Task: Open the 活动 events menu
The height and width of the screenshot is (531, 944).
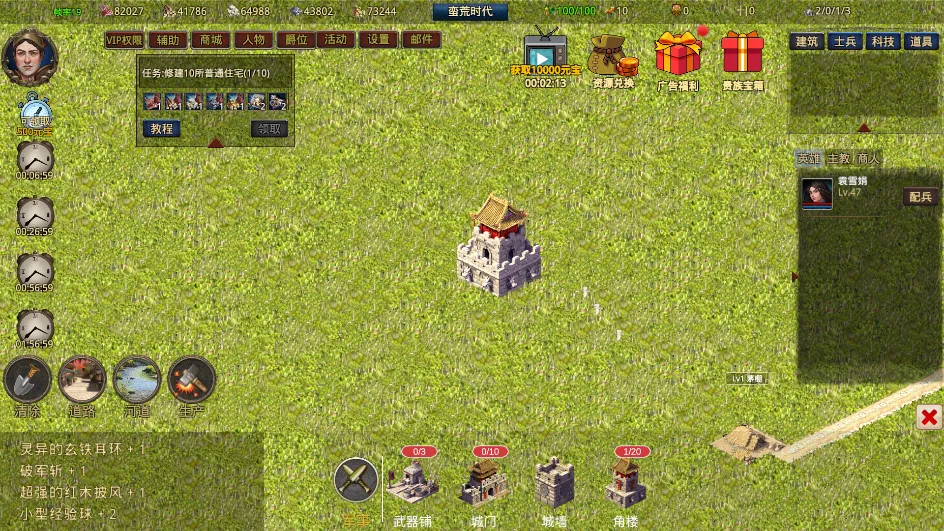Action: [336, 40]
